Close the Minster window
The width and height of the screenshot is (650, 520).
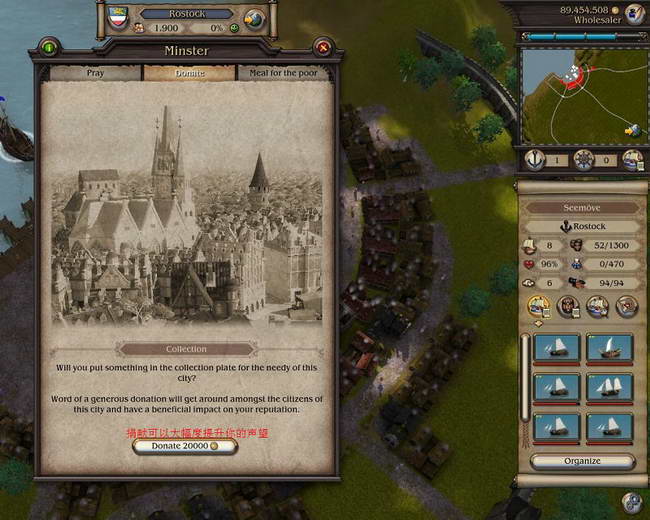(x=322, y=47)
